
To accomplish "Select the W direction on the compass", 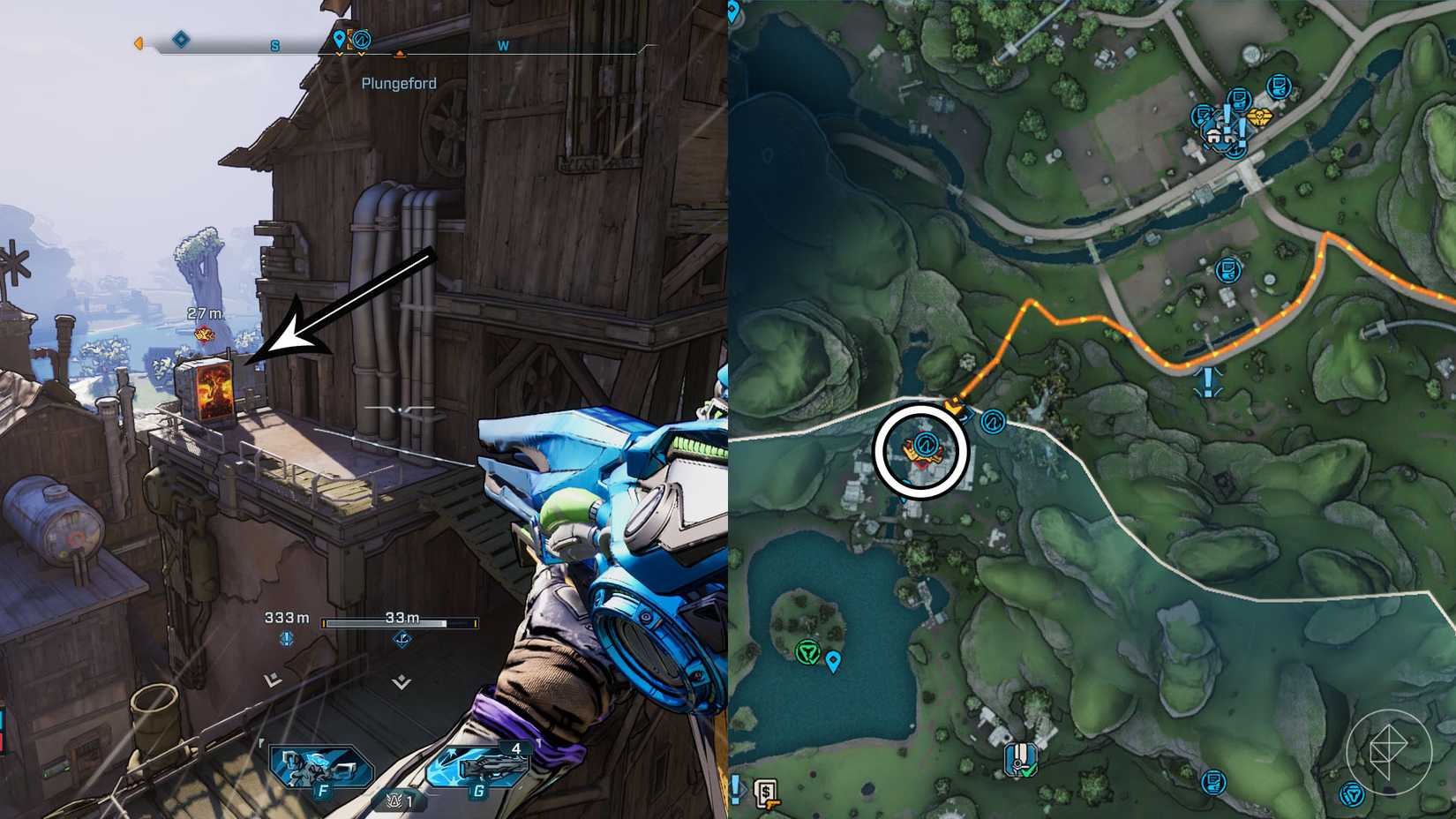I will point(503,47).
